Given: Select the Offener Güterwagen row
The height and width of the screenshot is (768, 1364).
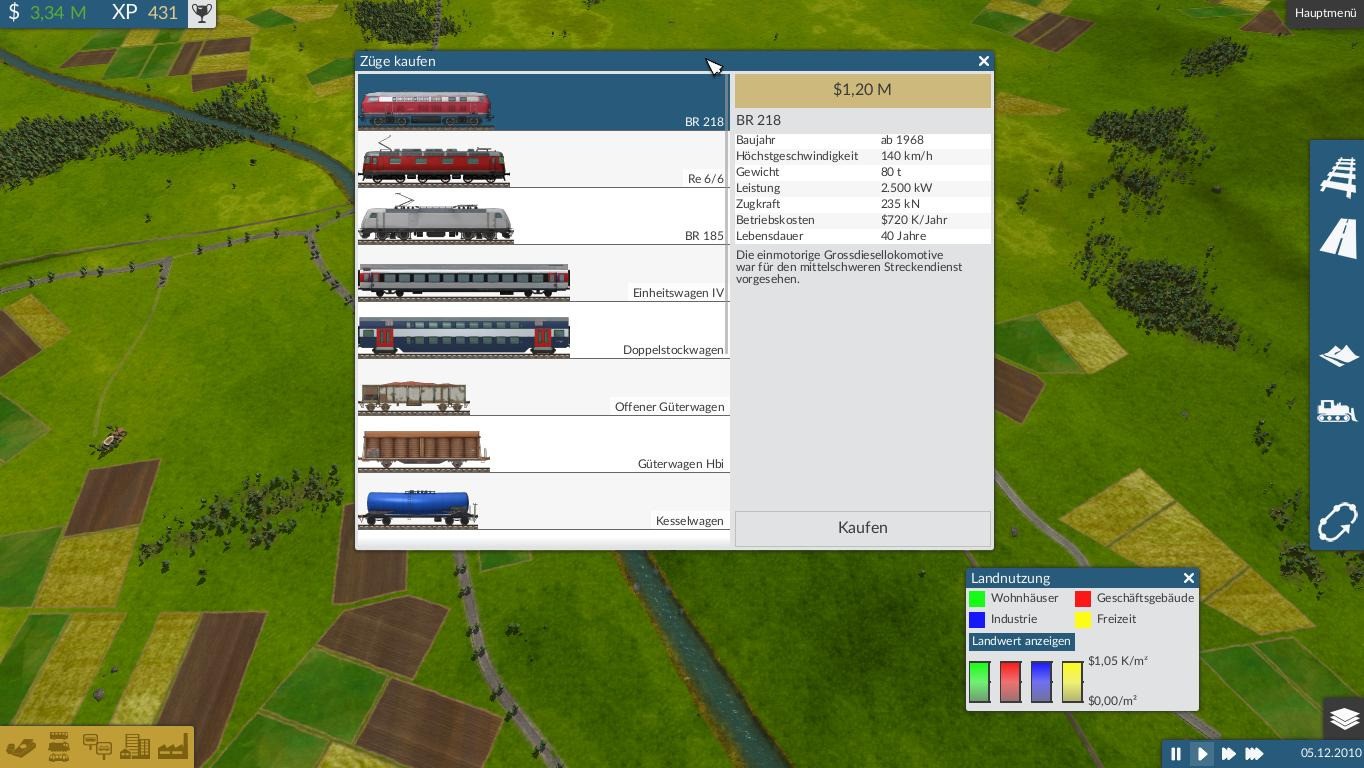Looking at the screenshot, I should (542, 389).
